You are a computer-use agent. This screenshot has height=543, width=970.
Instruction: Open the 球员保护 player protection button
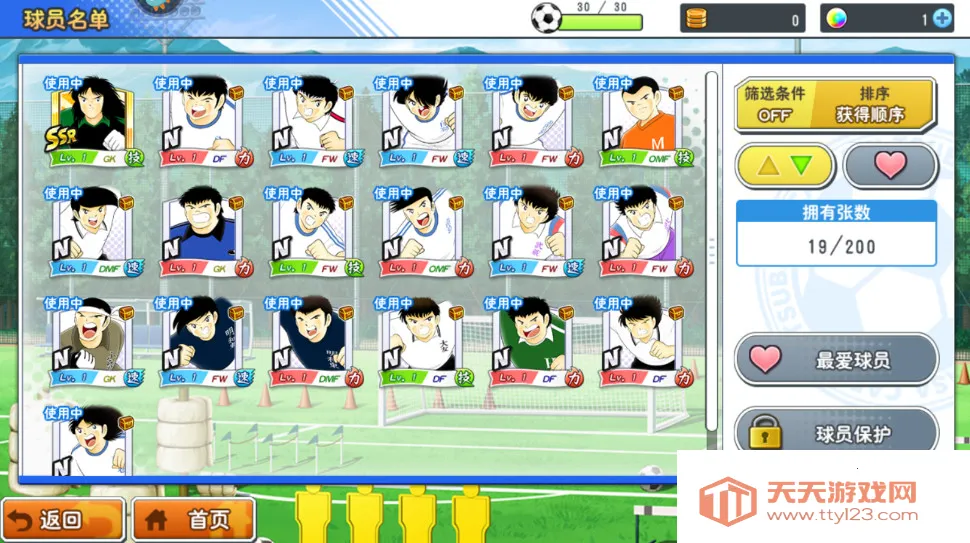(x=836, y=433)
